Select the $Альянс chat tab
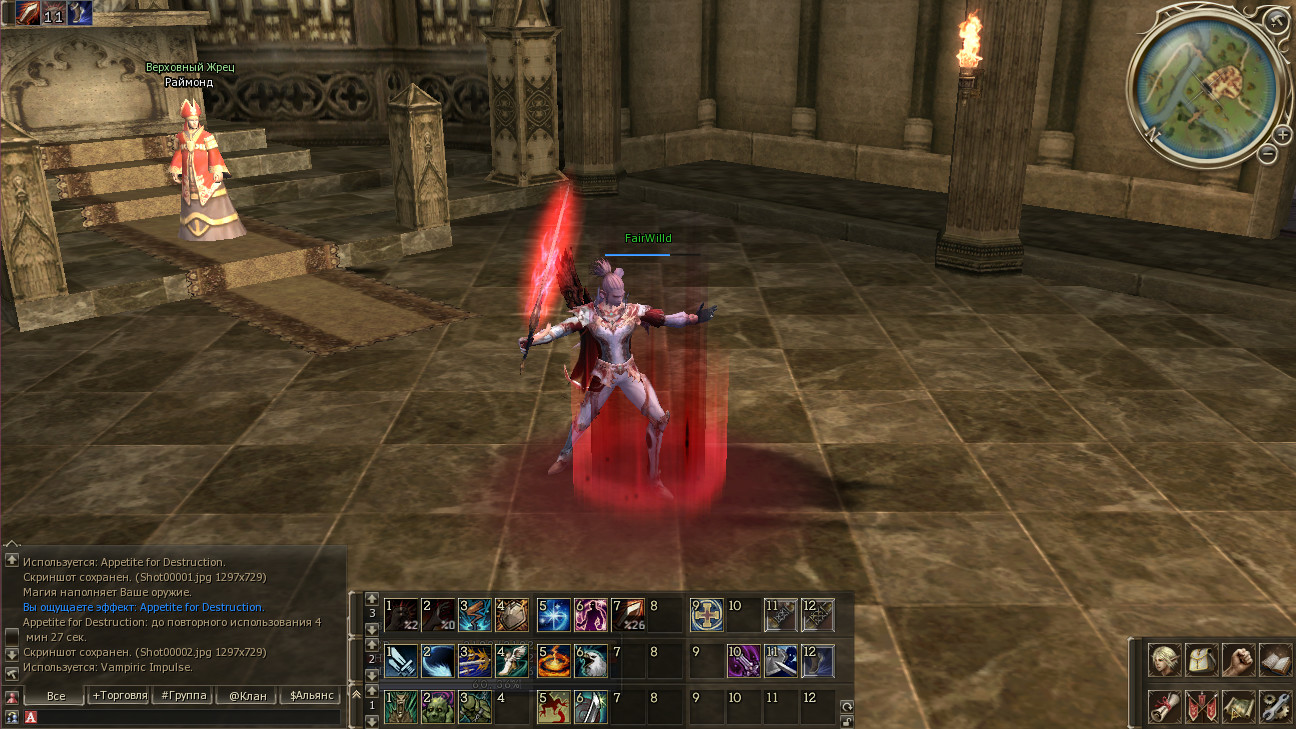Viewport: 1296px width, 729px height. 311,695
